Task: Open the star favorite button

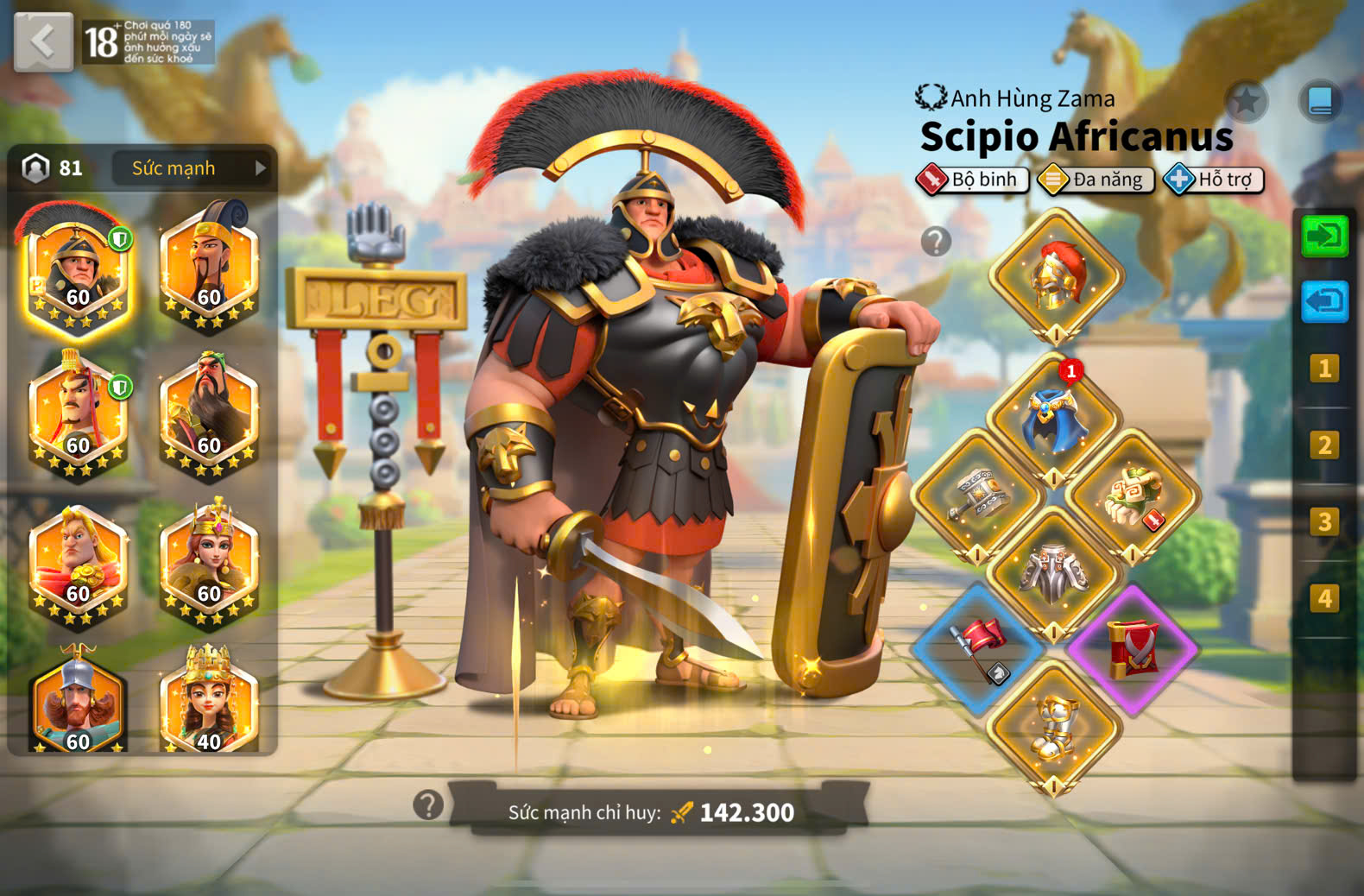Action: click(1246, 102)
